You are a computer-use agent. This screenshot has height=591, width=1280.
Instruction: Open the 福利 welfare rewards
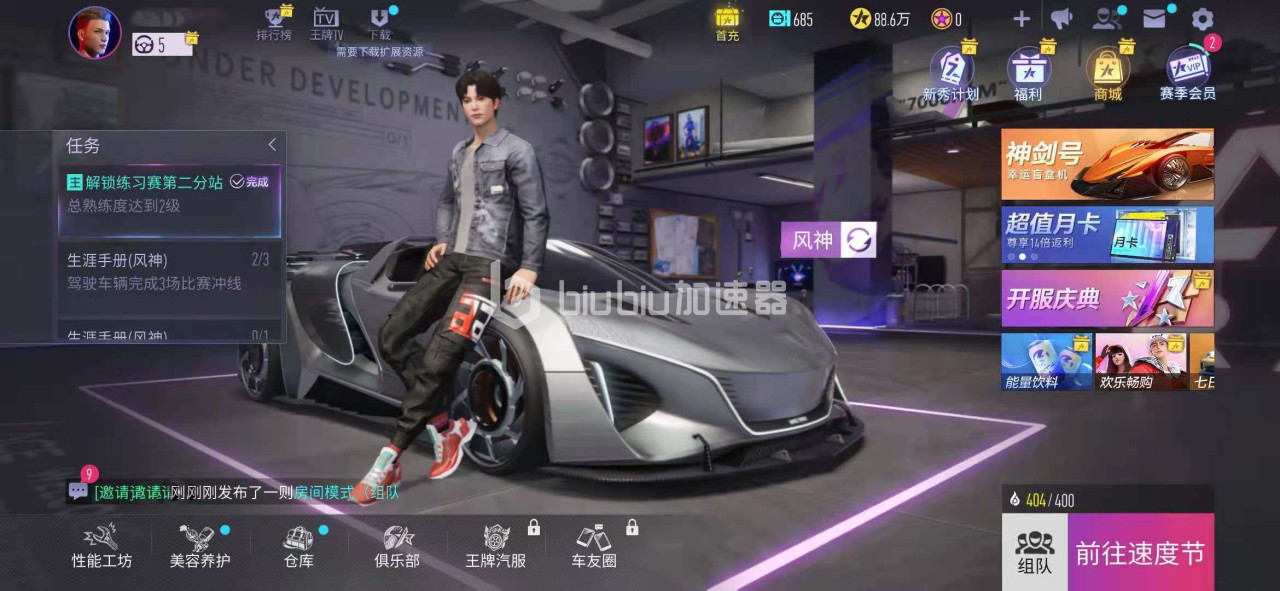[1028, 73]
